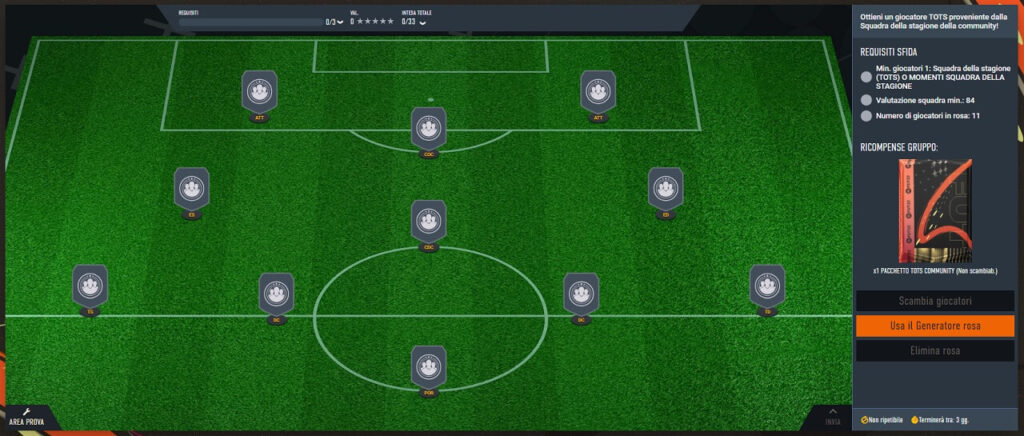This screenshot has width=1024, height=436.
Task: Select the empty TD full-back slot
Action: pos(767,286)
